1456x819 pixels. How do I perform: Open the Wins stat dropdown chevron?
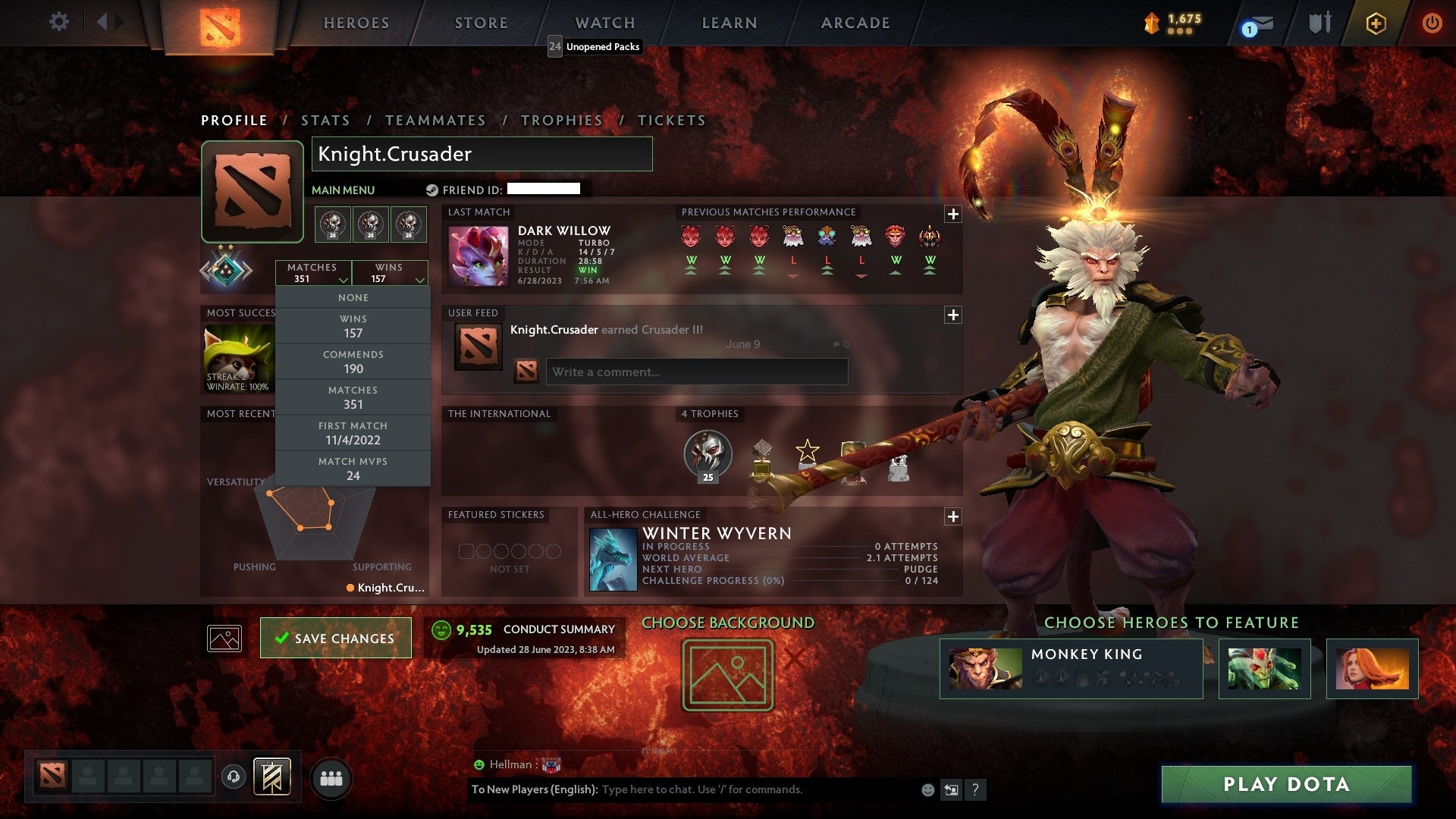[x=419, y=279]
